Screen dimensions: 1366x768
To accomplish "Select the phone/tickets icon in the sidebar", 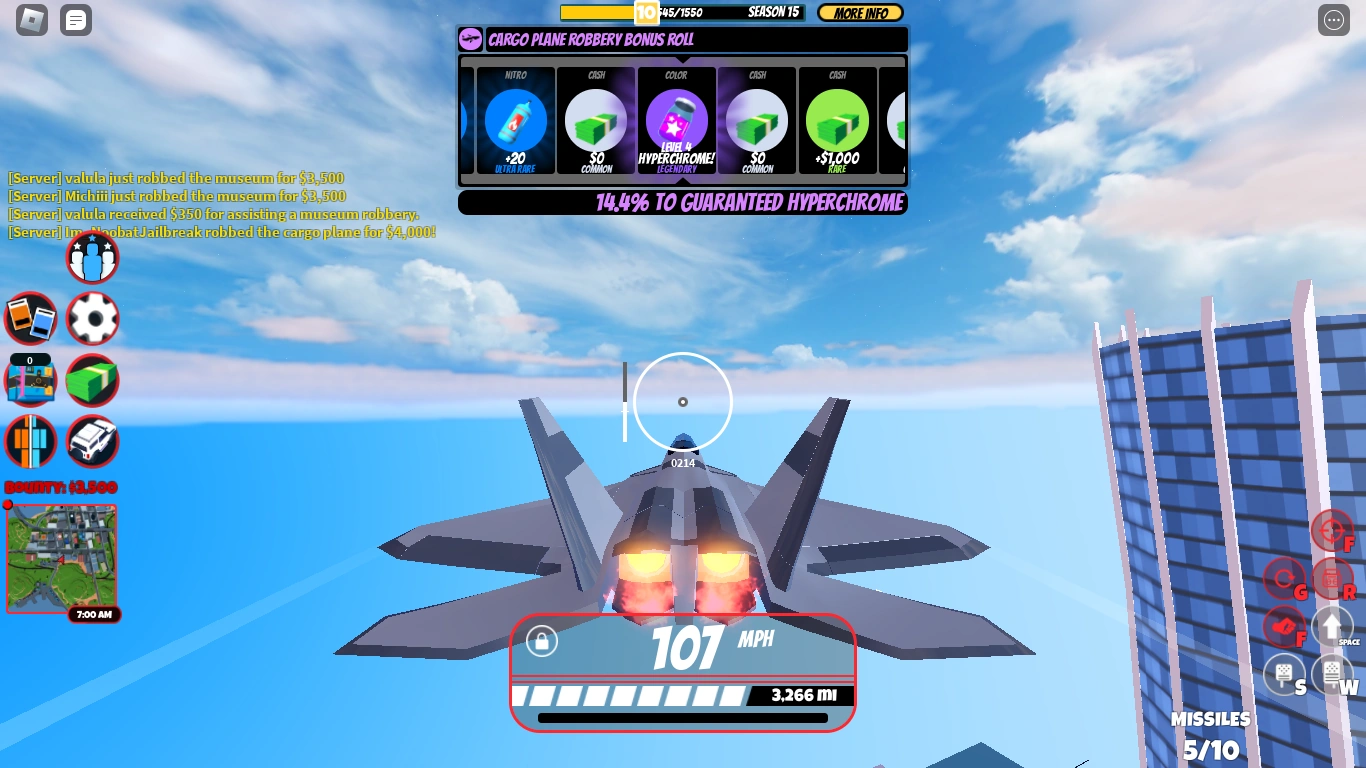I will [x=30, y=318].
